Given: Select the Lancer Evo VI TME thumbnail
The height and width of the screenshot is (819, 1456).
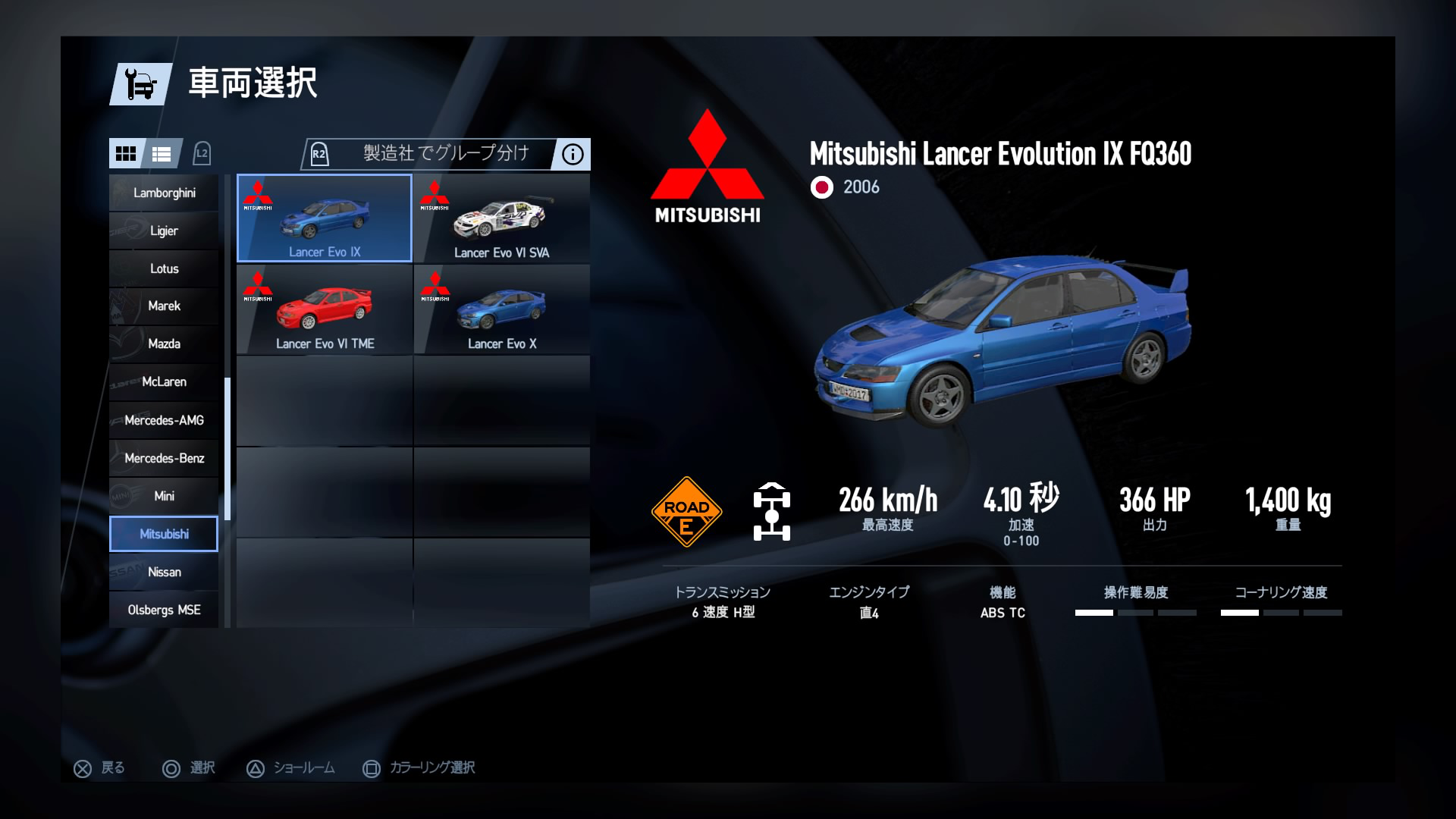Looking at the screenshot, I should click(x=325, y=307).
